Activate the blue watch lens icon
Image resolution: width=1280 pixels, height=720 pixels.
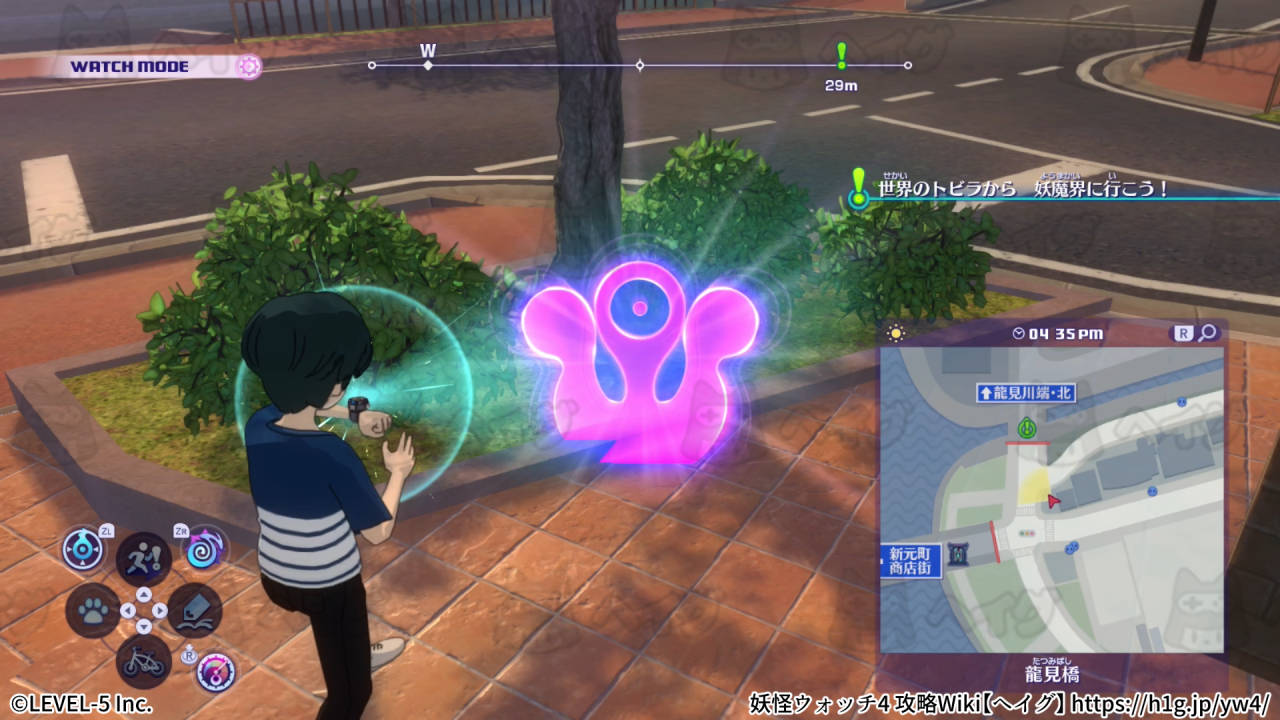click(83, 549)
